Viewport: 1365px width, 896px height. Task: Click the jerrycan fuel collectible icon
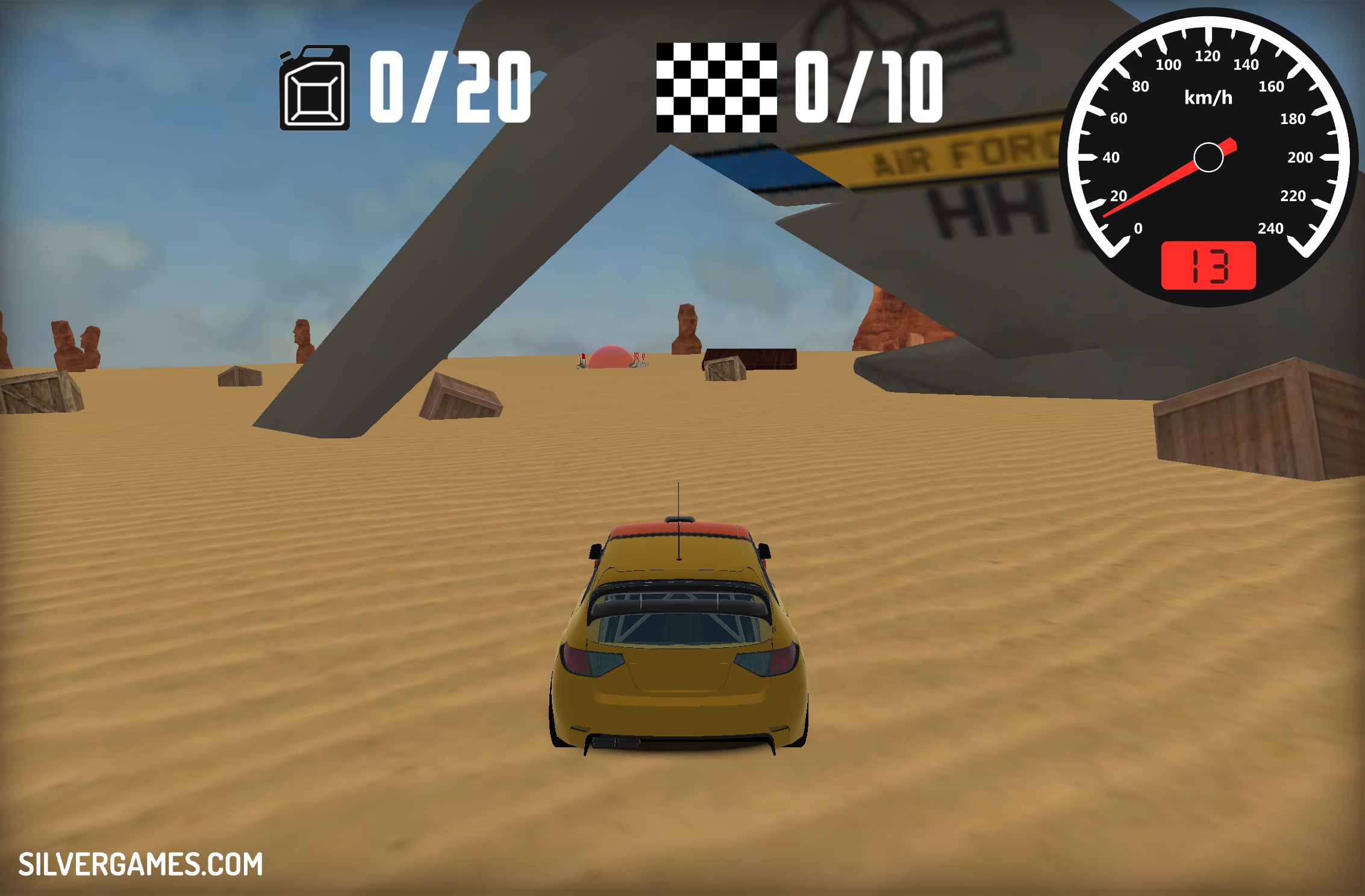pyautogui.click(x=314, y=88)
